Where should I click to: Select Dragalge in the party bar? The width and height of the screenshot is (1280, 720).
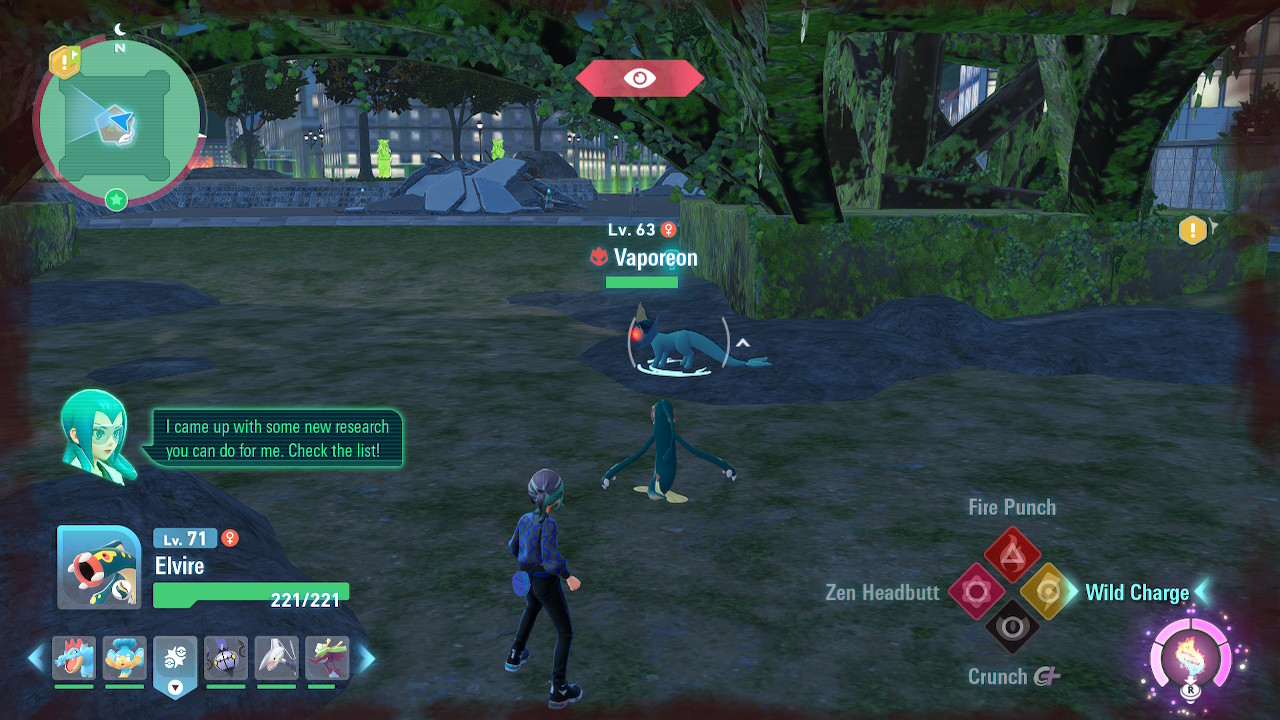tap(326, 659)
